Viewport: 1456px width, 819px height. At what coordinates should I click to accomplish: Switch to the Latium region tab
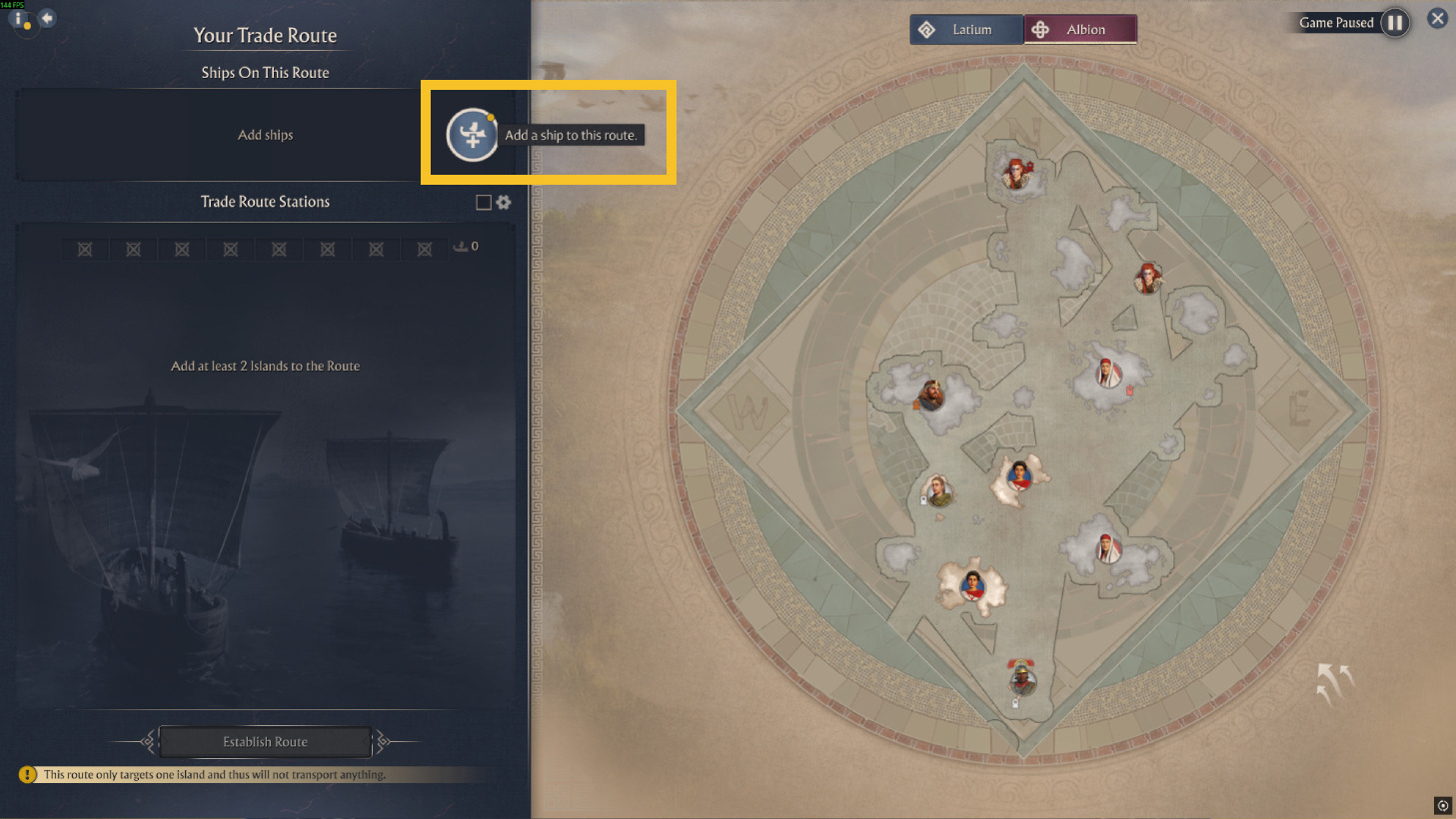click(x=965, y=30)
